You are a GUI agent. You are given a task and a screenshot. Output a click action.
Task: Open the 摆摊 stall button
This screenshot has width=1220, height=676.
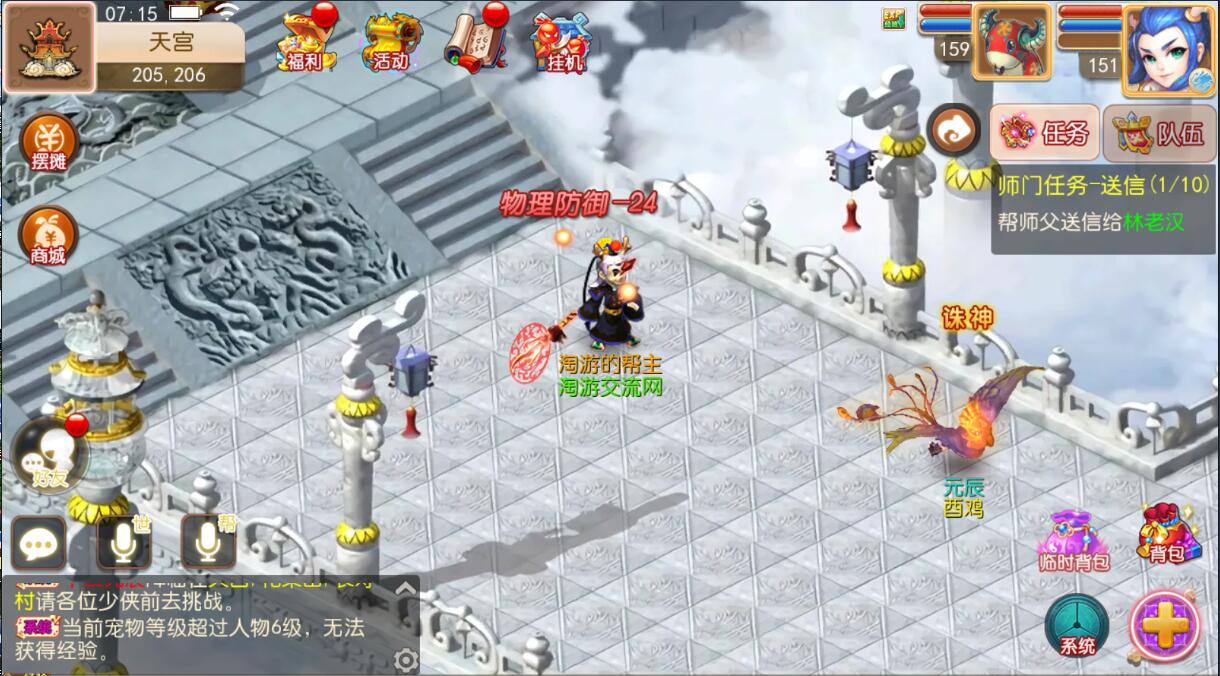[48, 143]
